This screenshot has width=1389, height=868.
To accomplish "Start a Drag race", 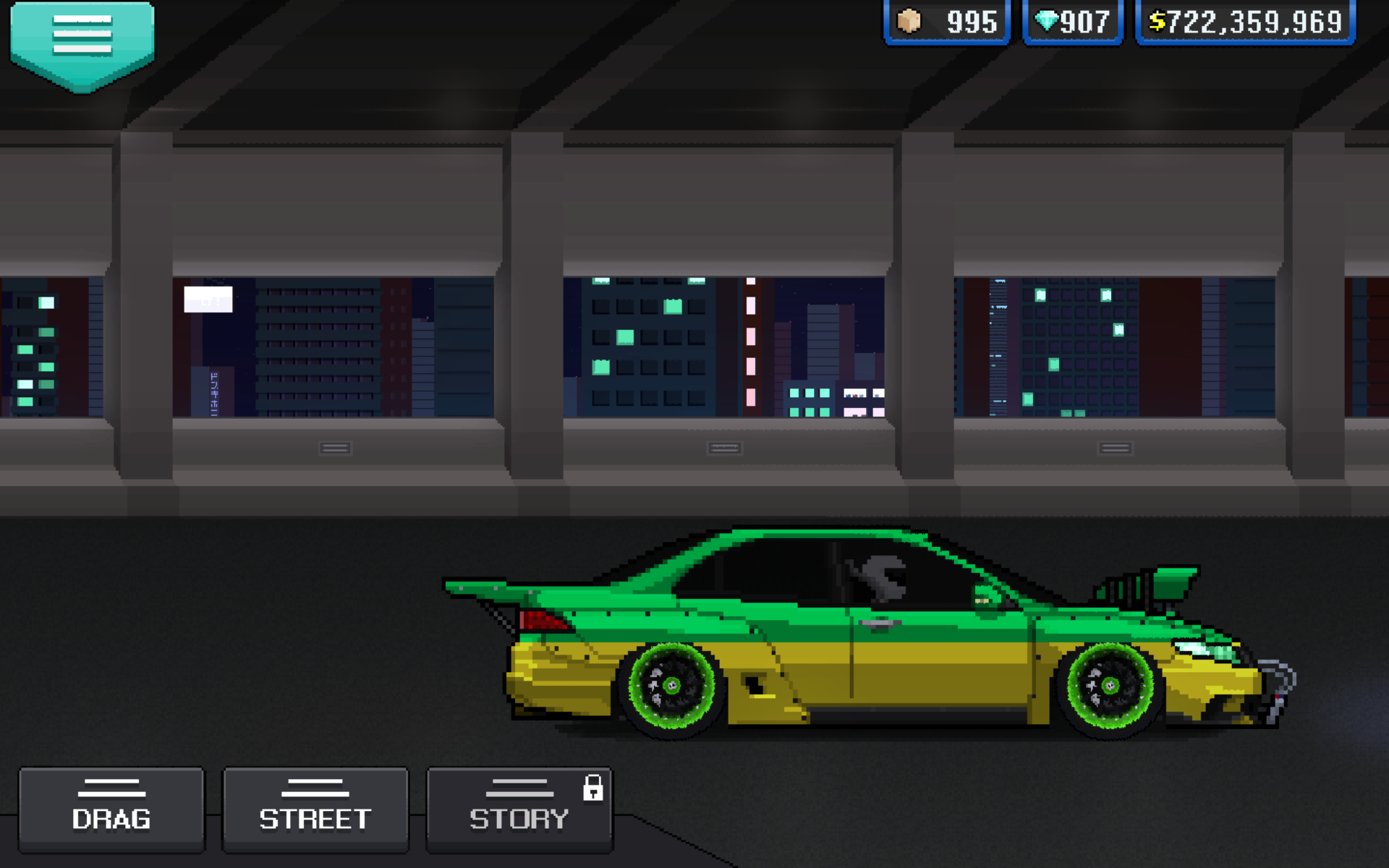I will (111, 809).
